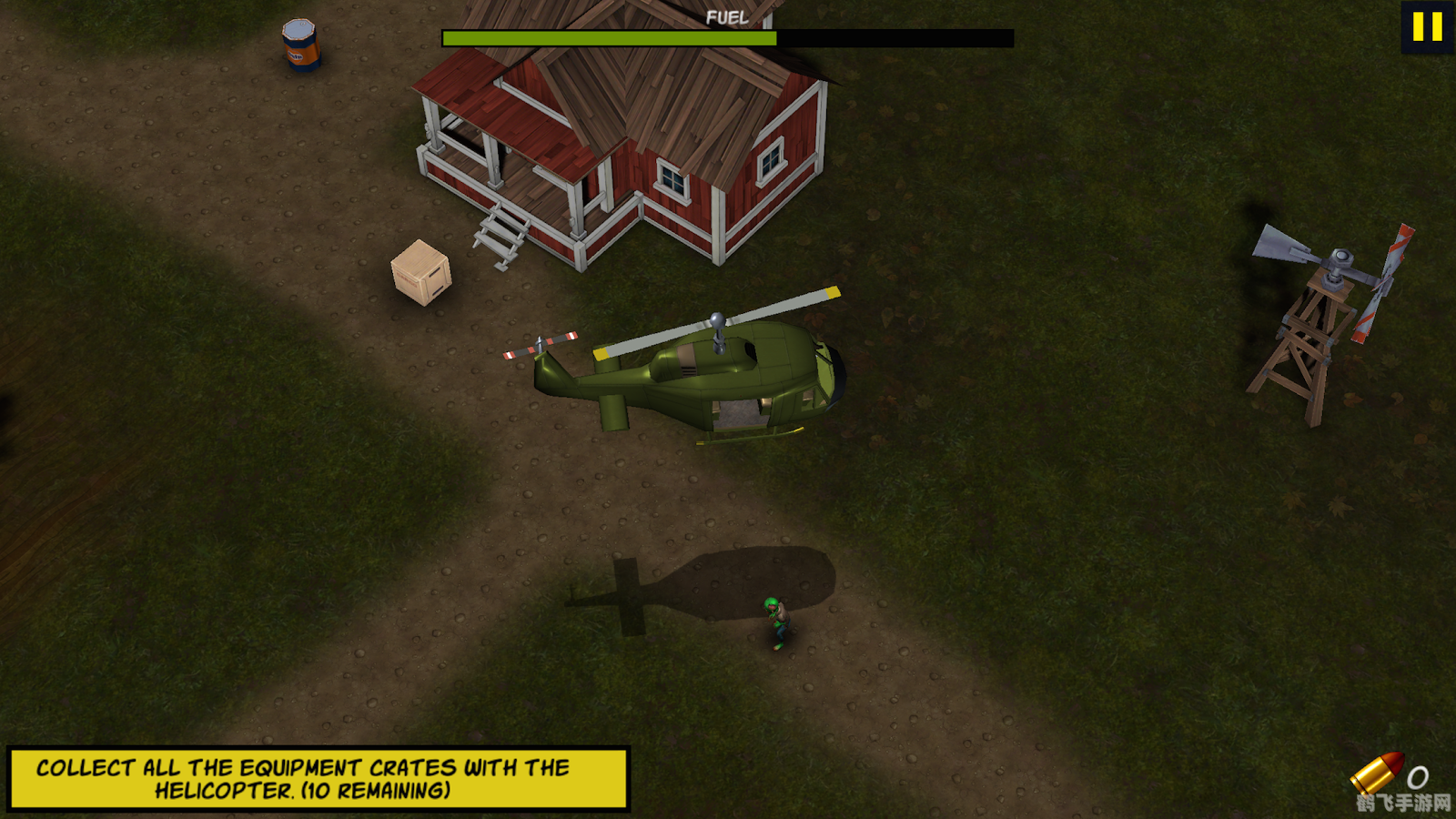This screenshot has width=1456, height=819.
Task: Pause the game with the yellow pause button
Action: [1427, 26]
